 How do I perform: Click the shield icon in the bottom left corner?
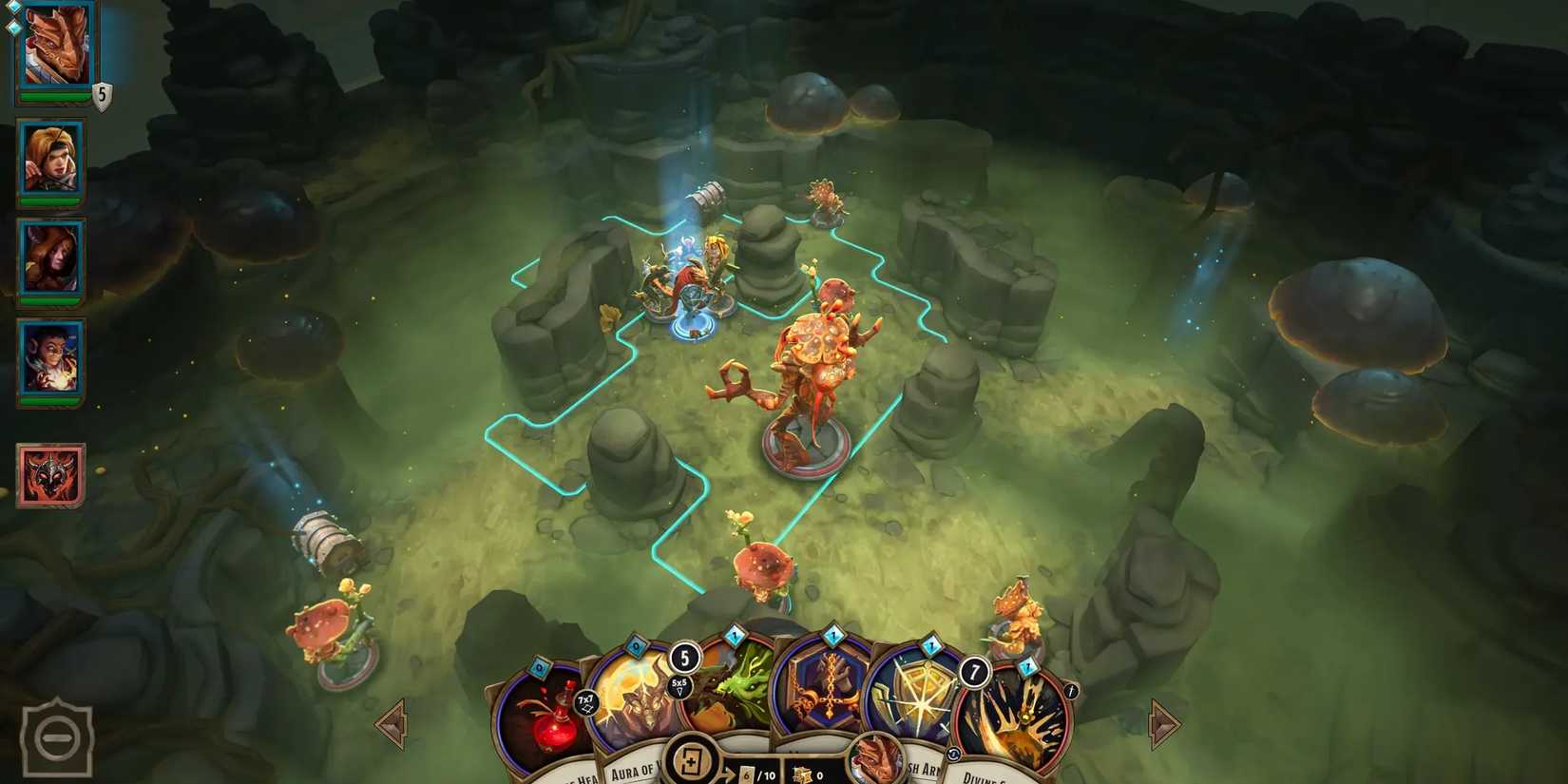pos(59,736)
